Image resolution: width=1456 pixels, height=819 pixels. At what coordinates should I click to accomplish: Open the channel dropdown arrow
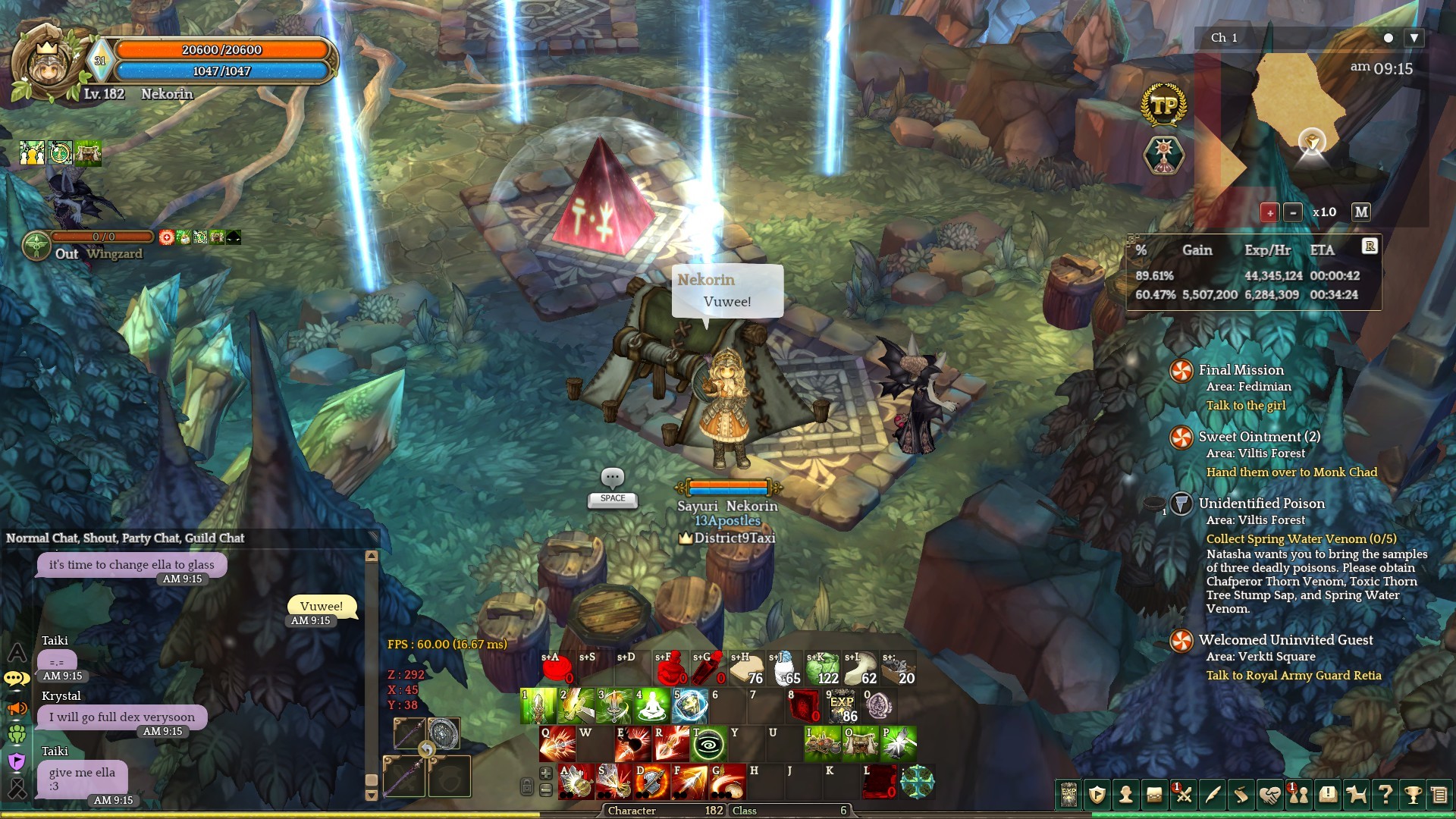(x=1414, y=38)
